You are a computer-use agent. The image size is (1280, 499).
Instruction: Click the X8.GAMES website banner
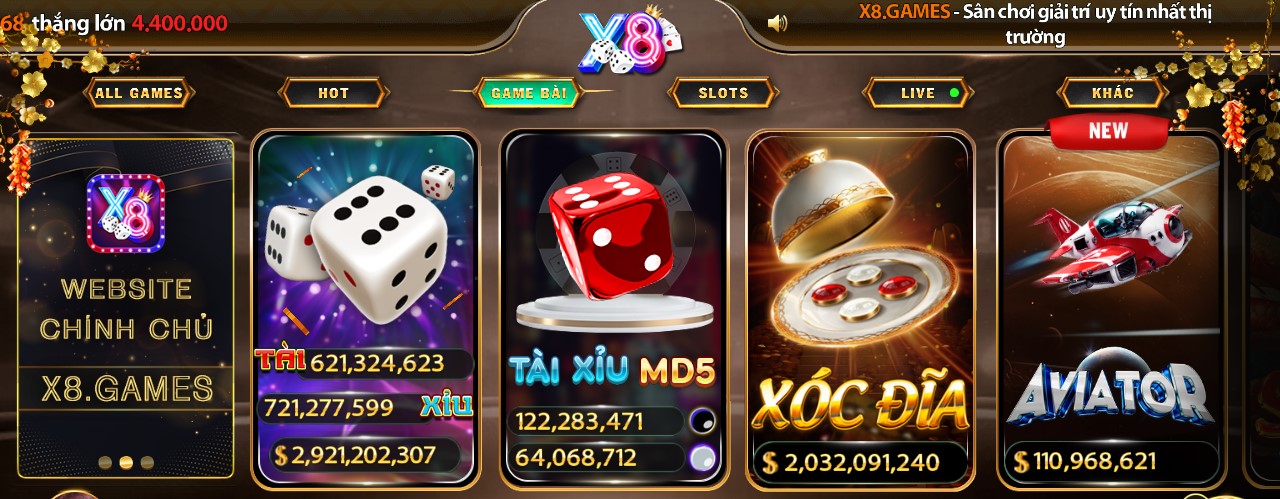pyautogui.click(x=127, y=300)
